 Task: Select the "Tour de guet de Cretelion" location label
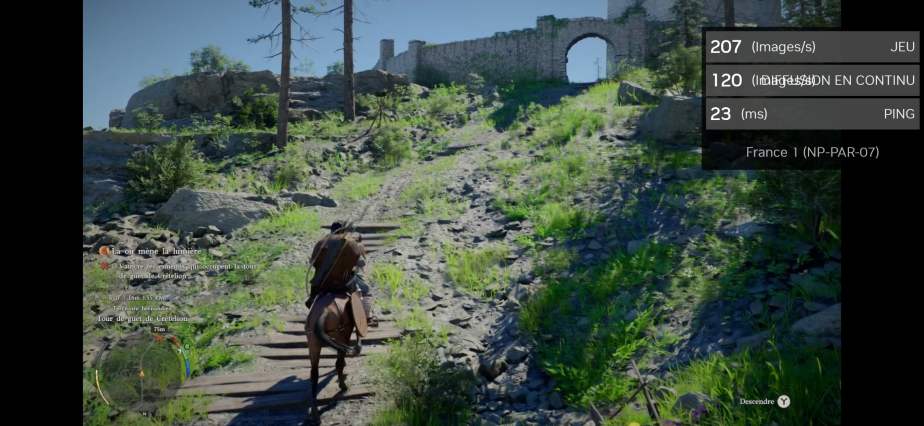tap(143, 318)
